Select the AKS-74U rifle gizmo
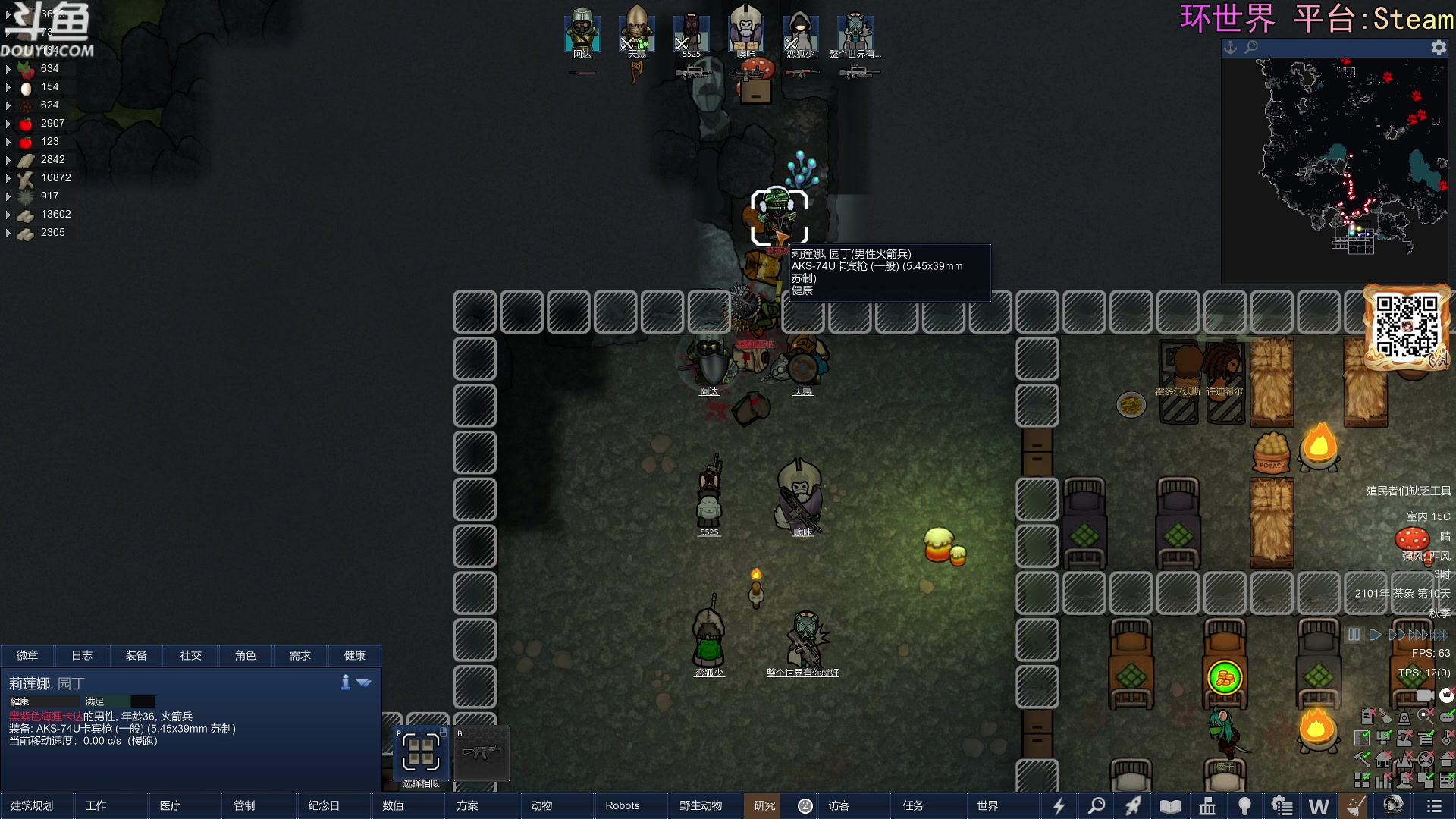 point(482,754)
